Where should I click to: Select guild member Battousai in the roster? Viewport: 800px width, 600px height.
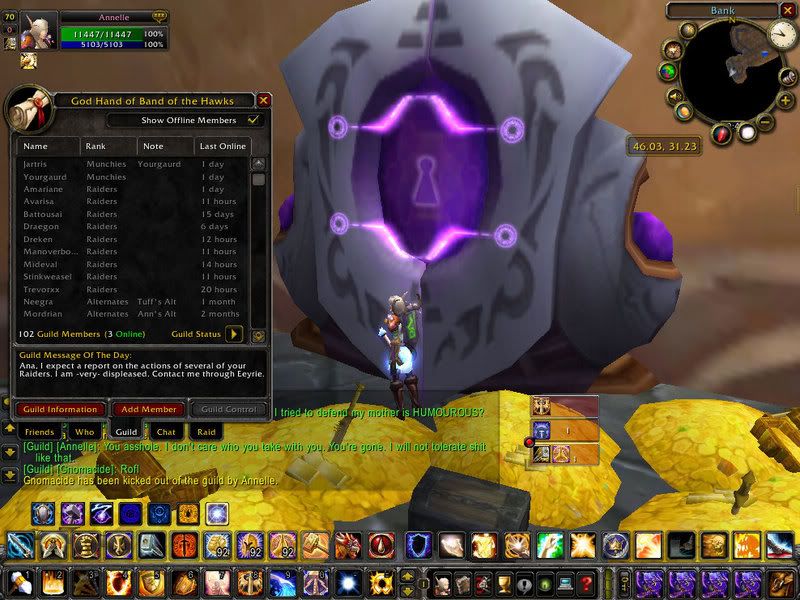[x=42, y=214]
